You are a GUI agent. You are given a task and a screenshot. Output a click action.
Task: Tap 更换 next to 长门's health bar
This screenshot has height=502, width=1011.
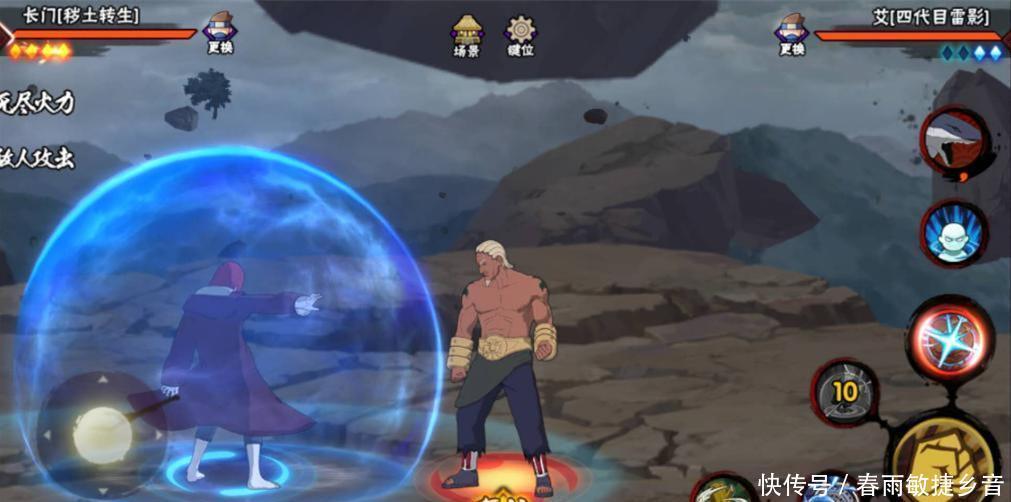220,33
